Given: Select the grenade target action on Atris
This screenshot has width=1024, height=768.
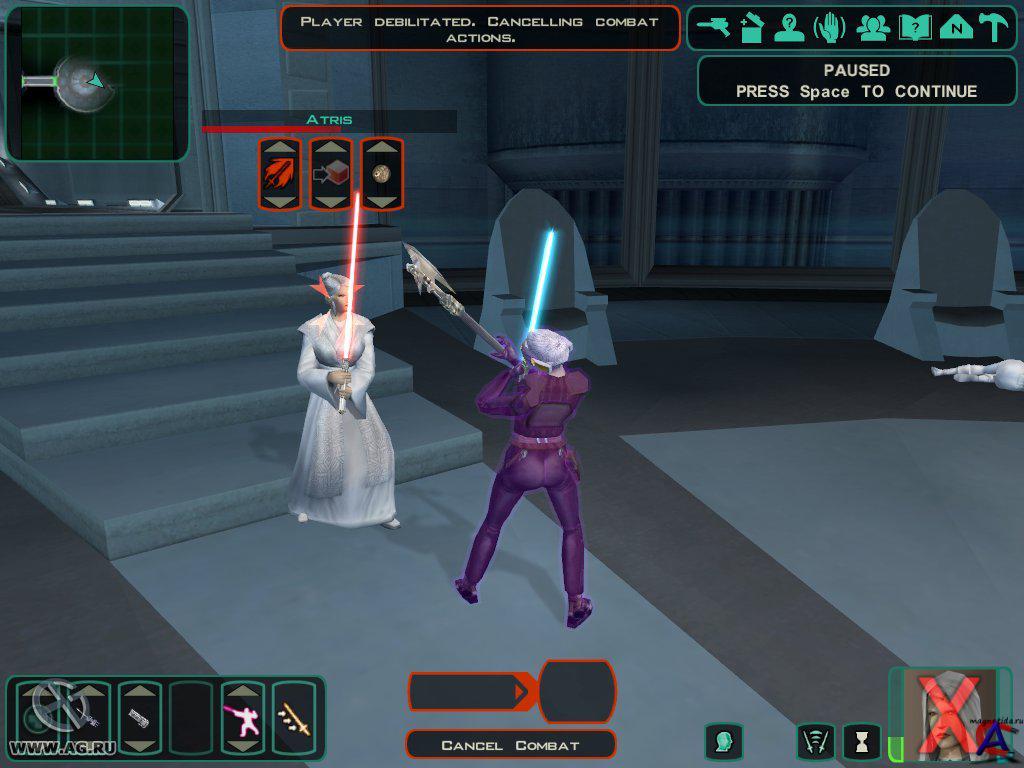Looking at the screenshot, I should [x=381, y=174].
